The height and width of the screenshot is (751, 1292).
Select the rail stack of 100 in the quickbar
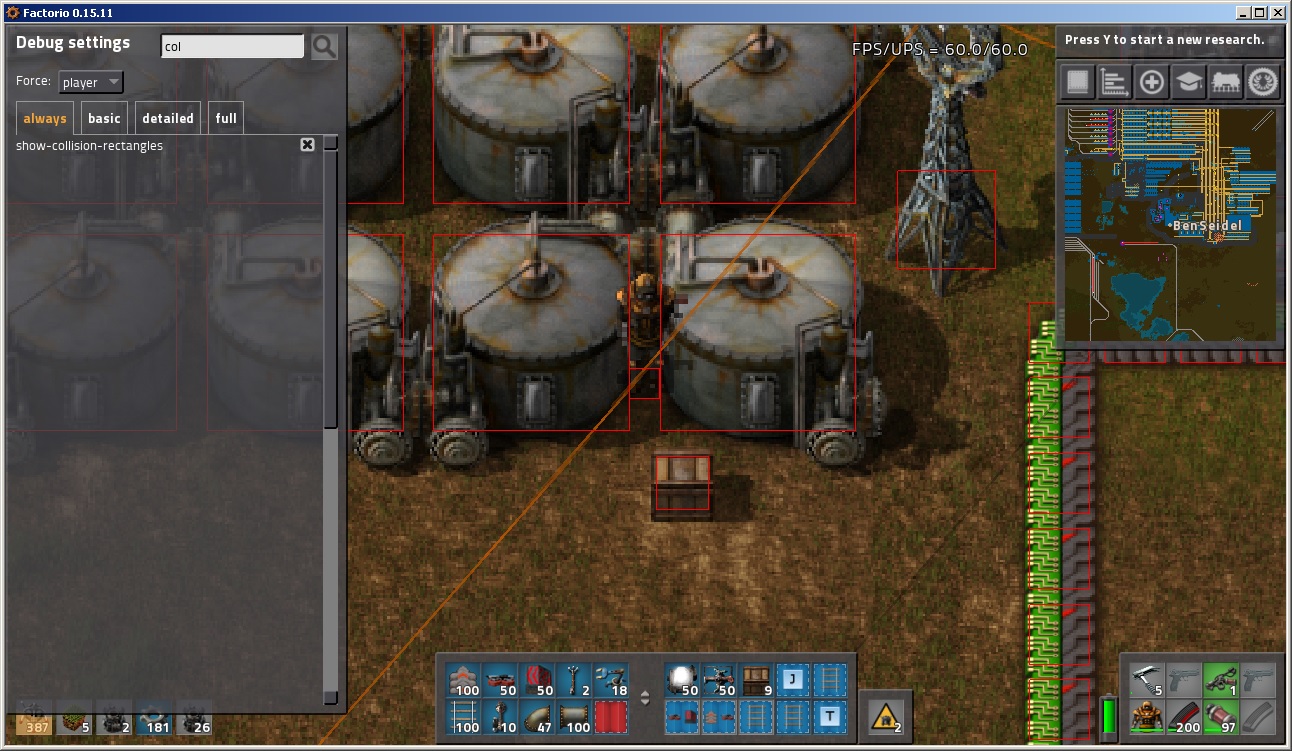pyautogui.click(x=465, y=717)
